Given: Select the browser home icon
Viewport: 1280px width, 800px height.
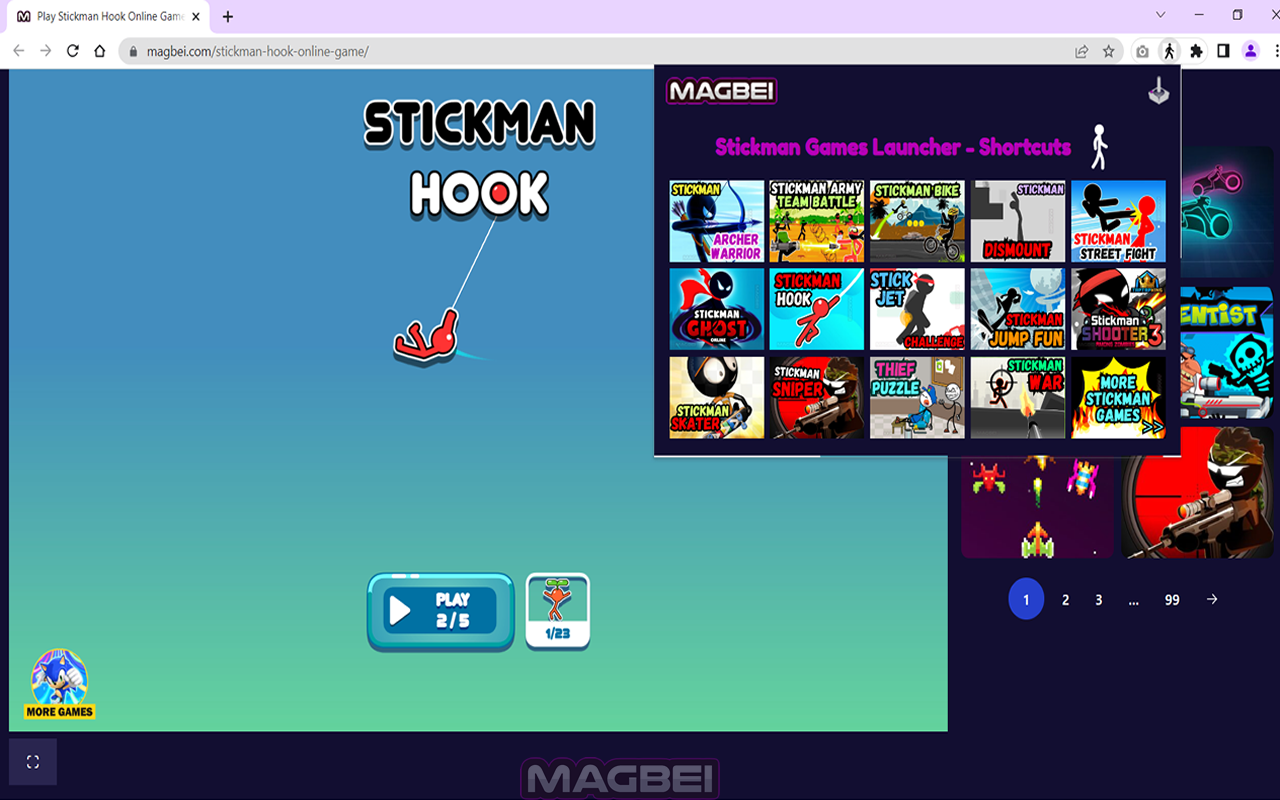Looking at the screenshot, I should [x=98, y=50].
